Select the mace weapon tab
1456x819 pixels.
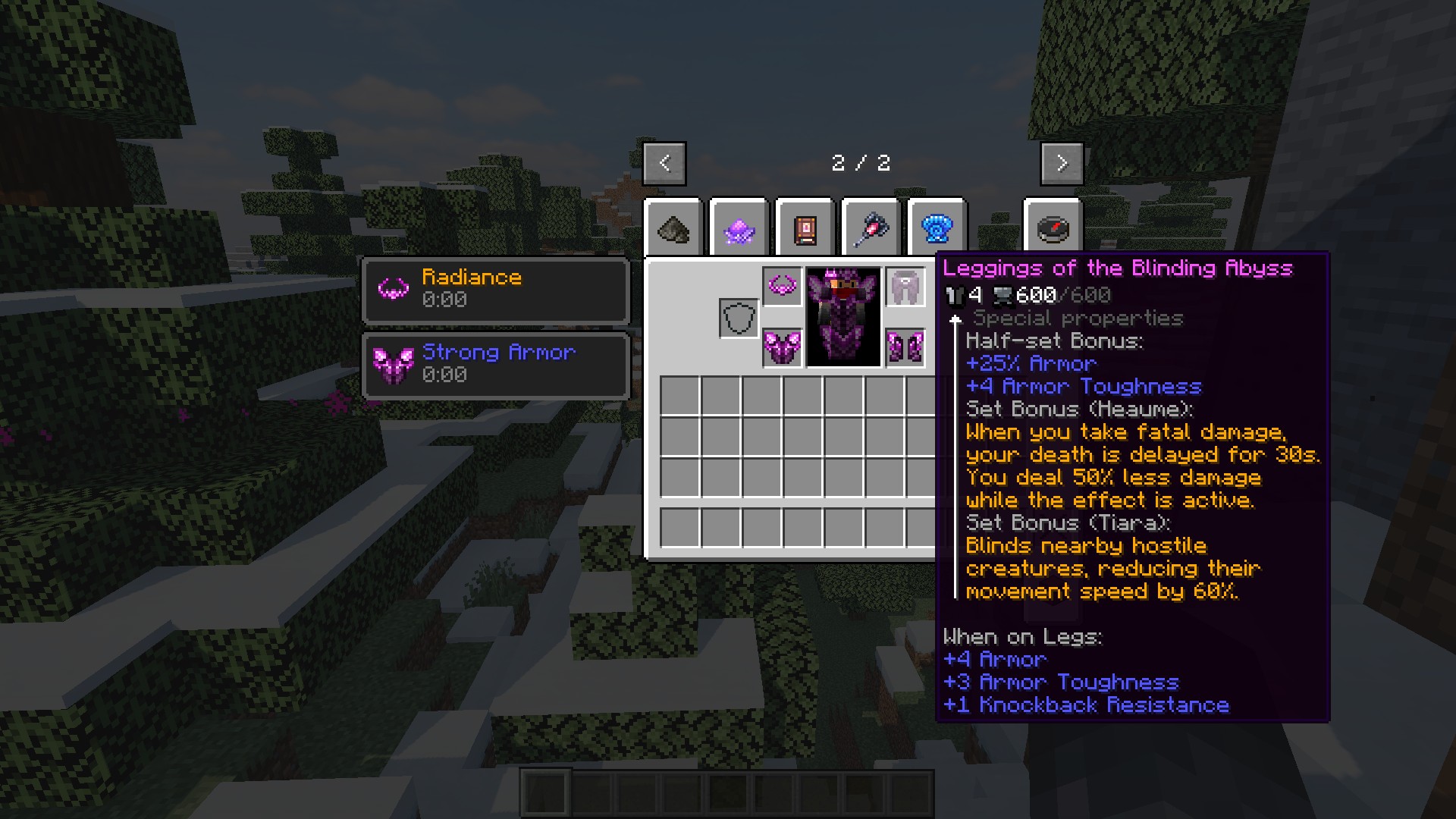coord(871,228)
